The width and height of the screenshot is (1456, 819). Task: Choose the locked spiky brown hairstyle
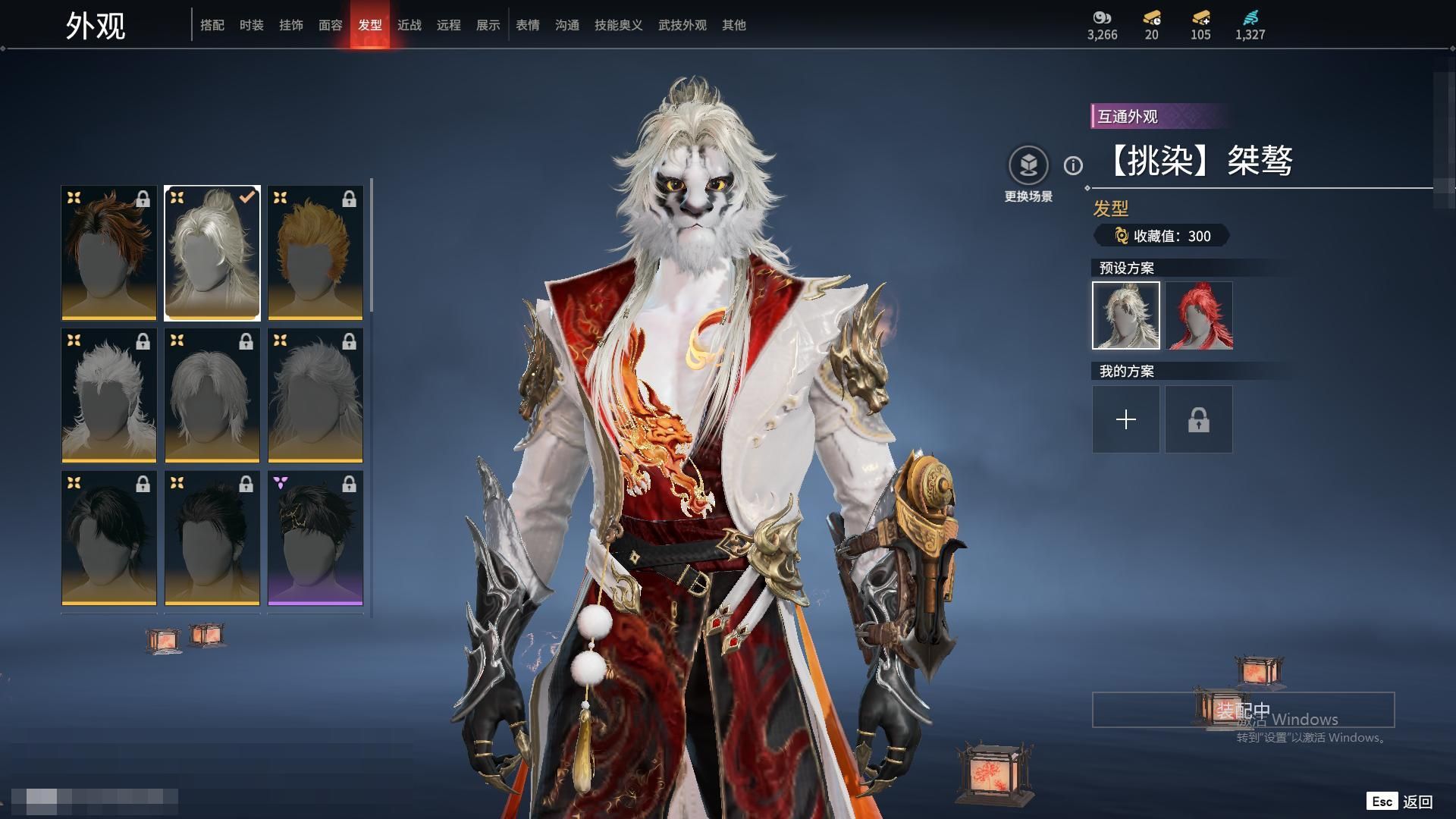[x=109, y=253]
